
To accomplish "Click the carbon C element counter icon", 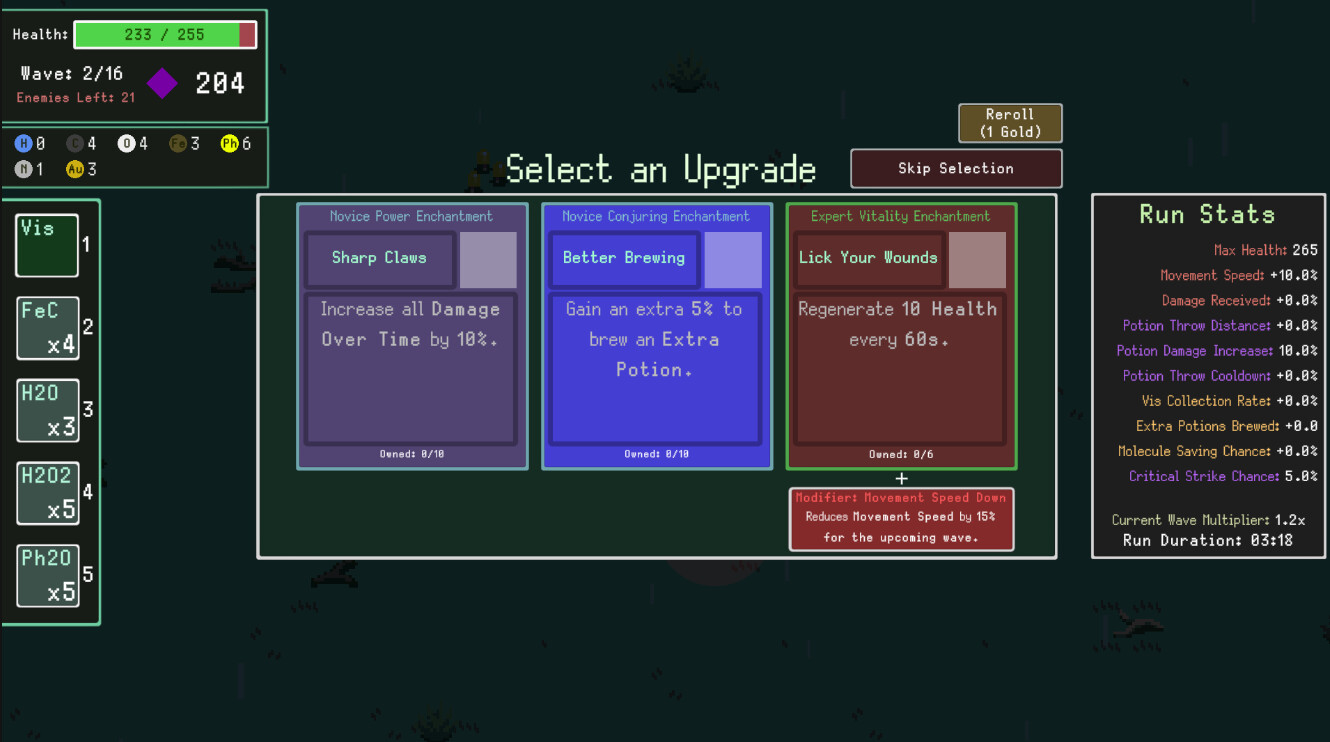I will (74, 143).
